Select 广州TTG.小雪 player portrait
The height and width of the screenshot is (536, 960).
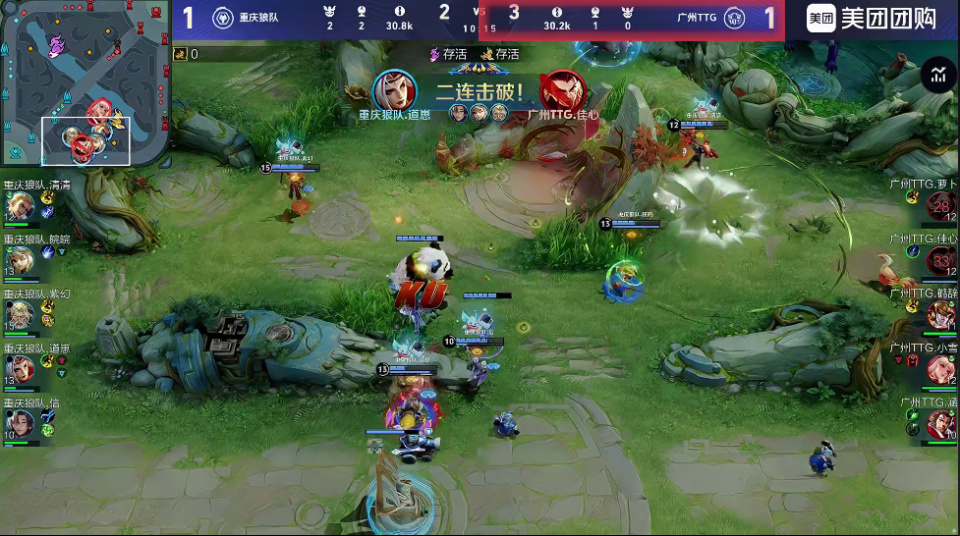[x=941, y=370]
